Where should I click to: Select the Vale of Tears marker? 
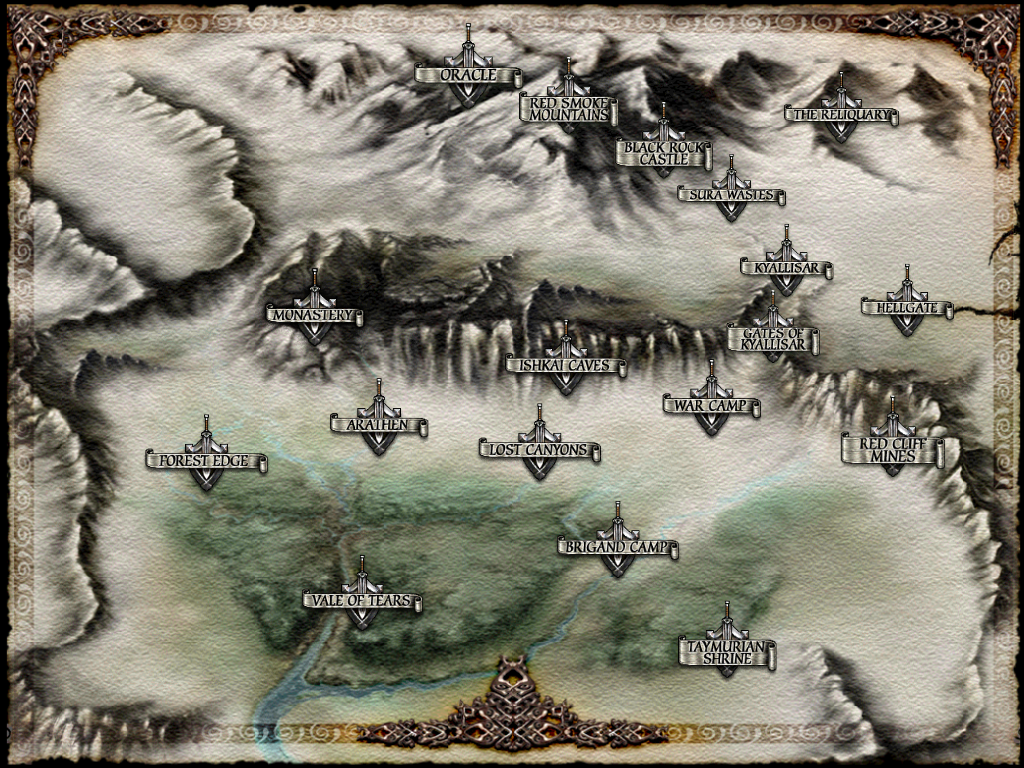[362, 601]
